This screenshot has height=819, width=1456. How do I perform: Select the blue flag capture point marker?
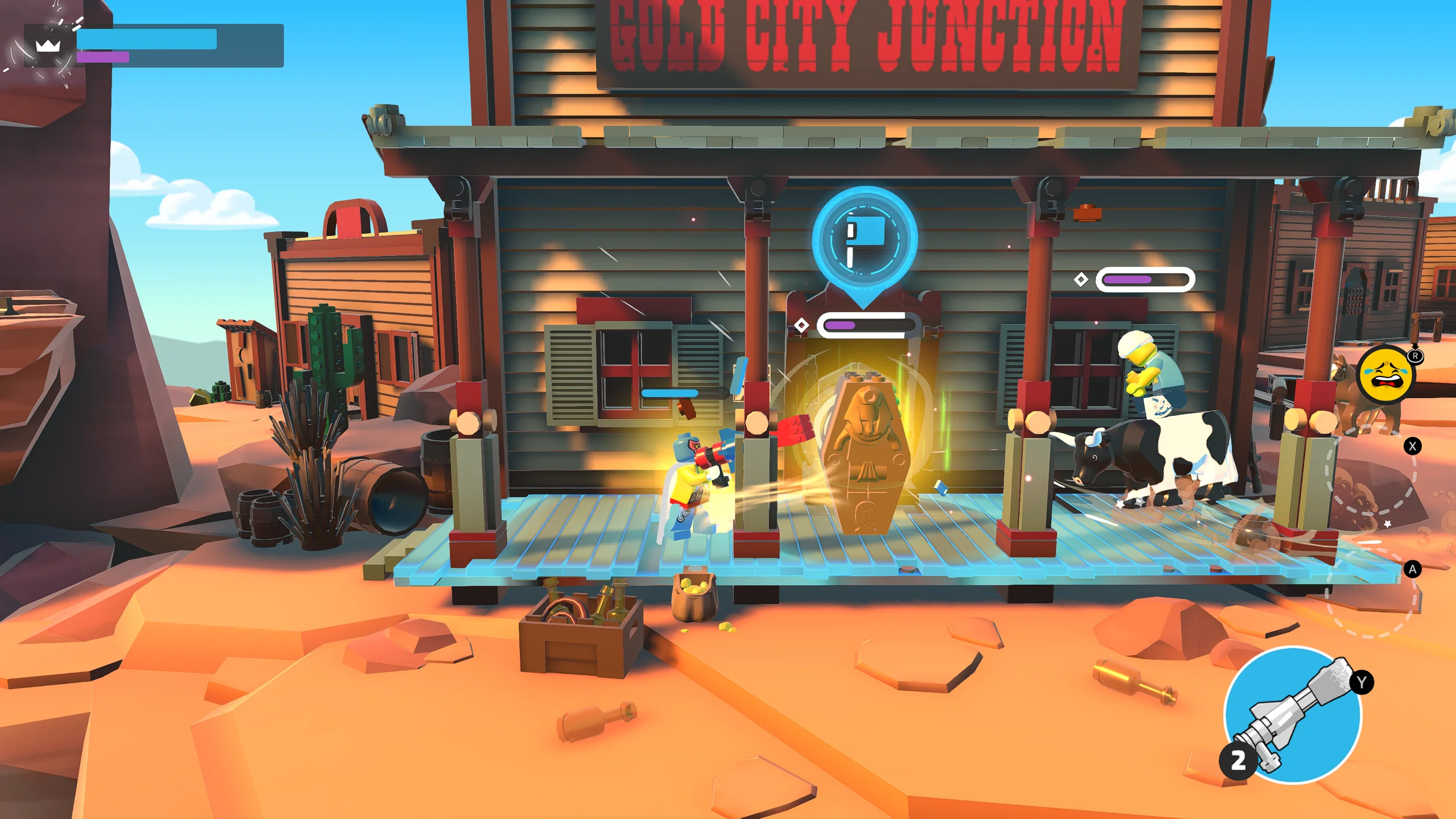864,239
